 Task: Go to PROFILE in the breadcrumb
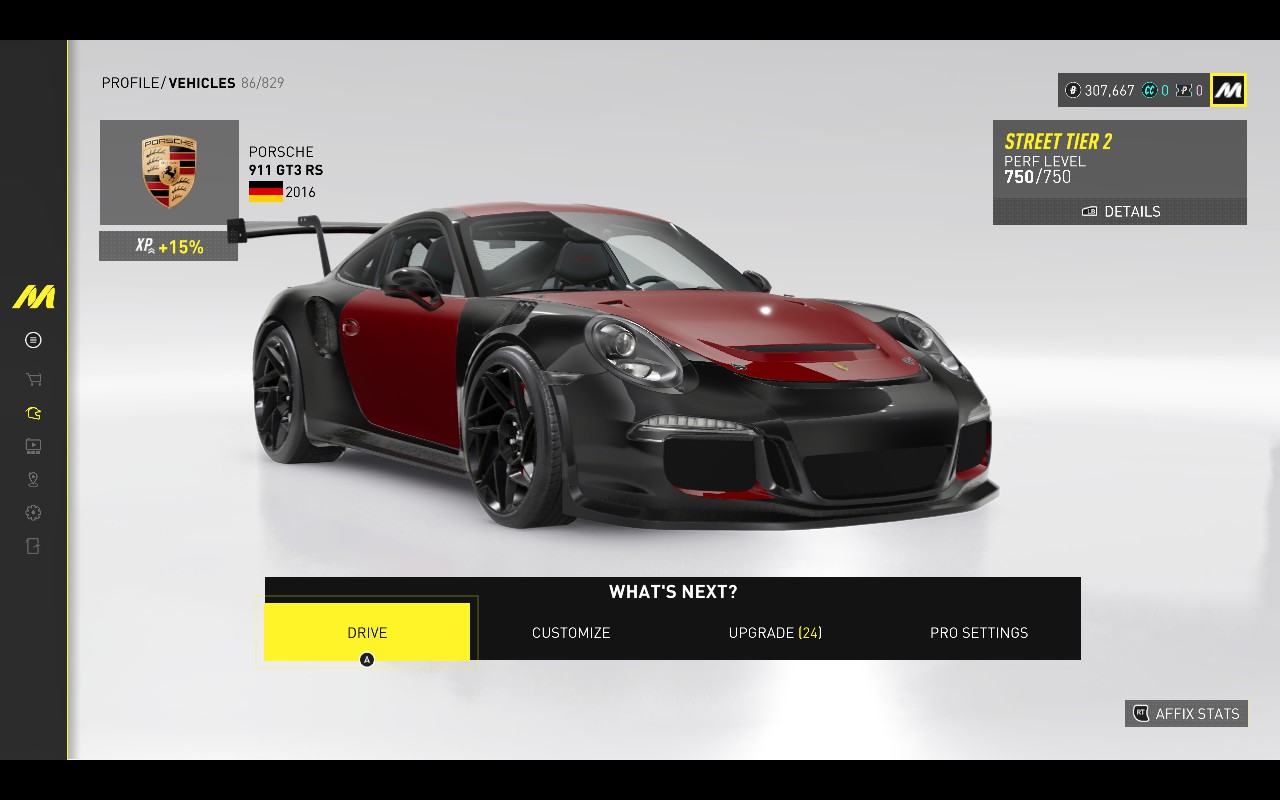pyautogui.click(x=130, y=83)
